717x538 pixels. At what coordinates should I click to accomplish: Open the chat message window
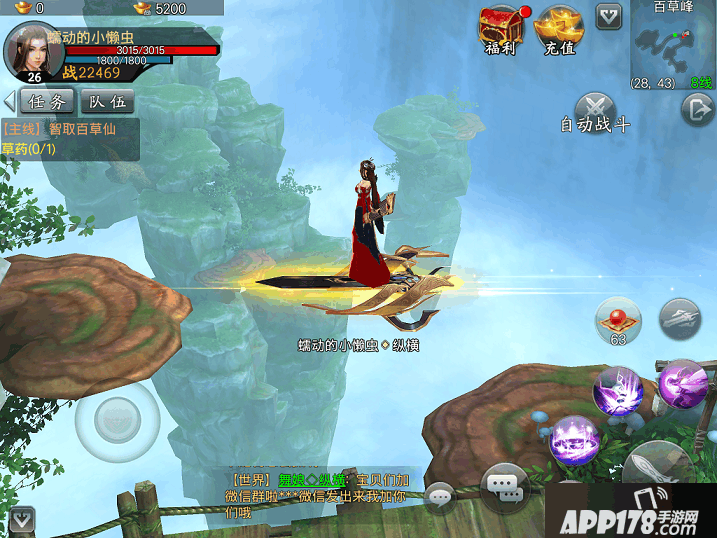point(504,487)
